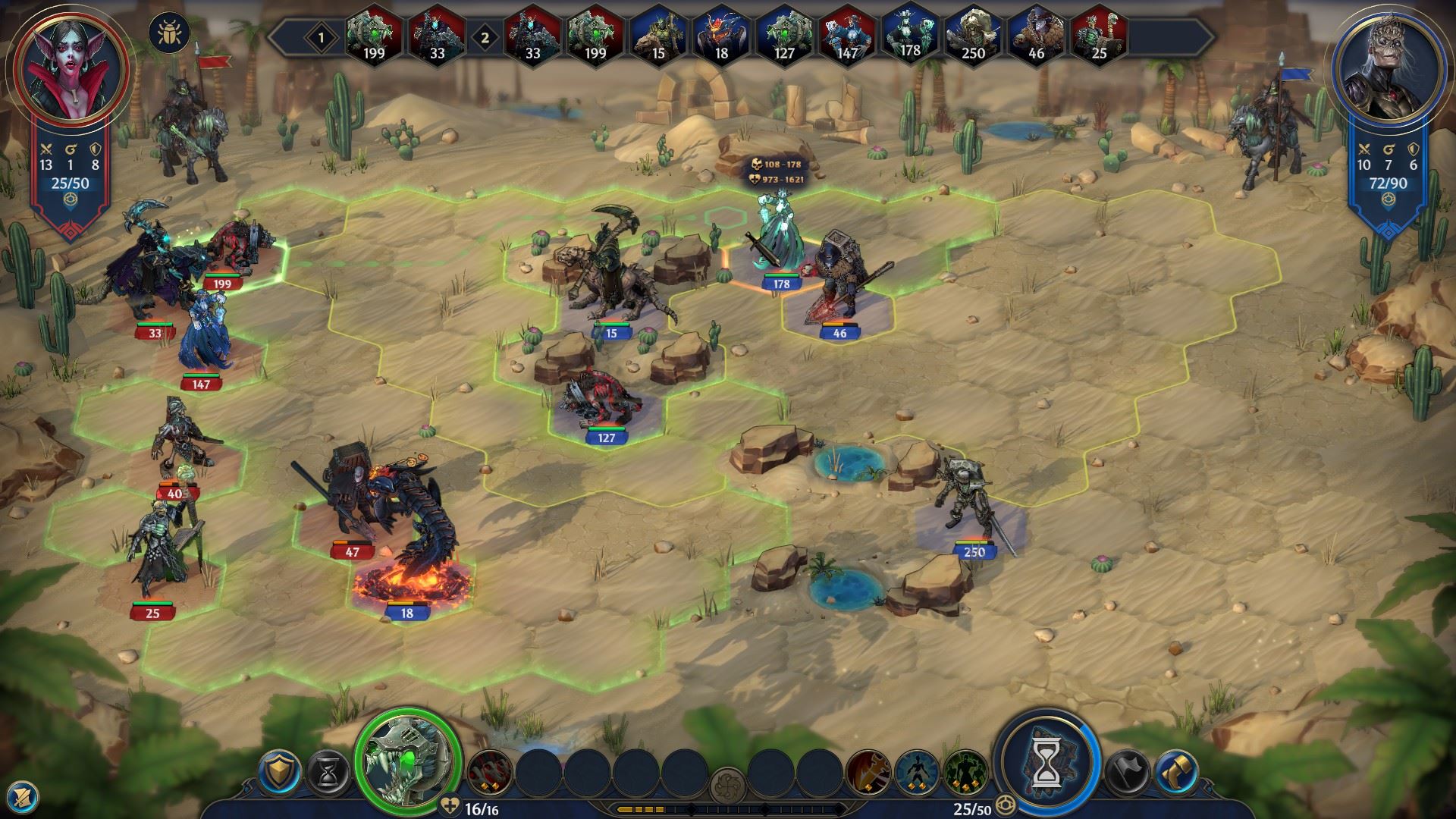The height and width of the screenshot is (819, 1456).
Task: Activate the blue single-figure hero spell
Action: click(x=918, y=773)
